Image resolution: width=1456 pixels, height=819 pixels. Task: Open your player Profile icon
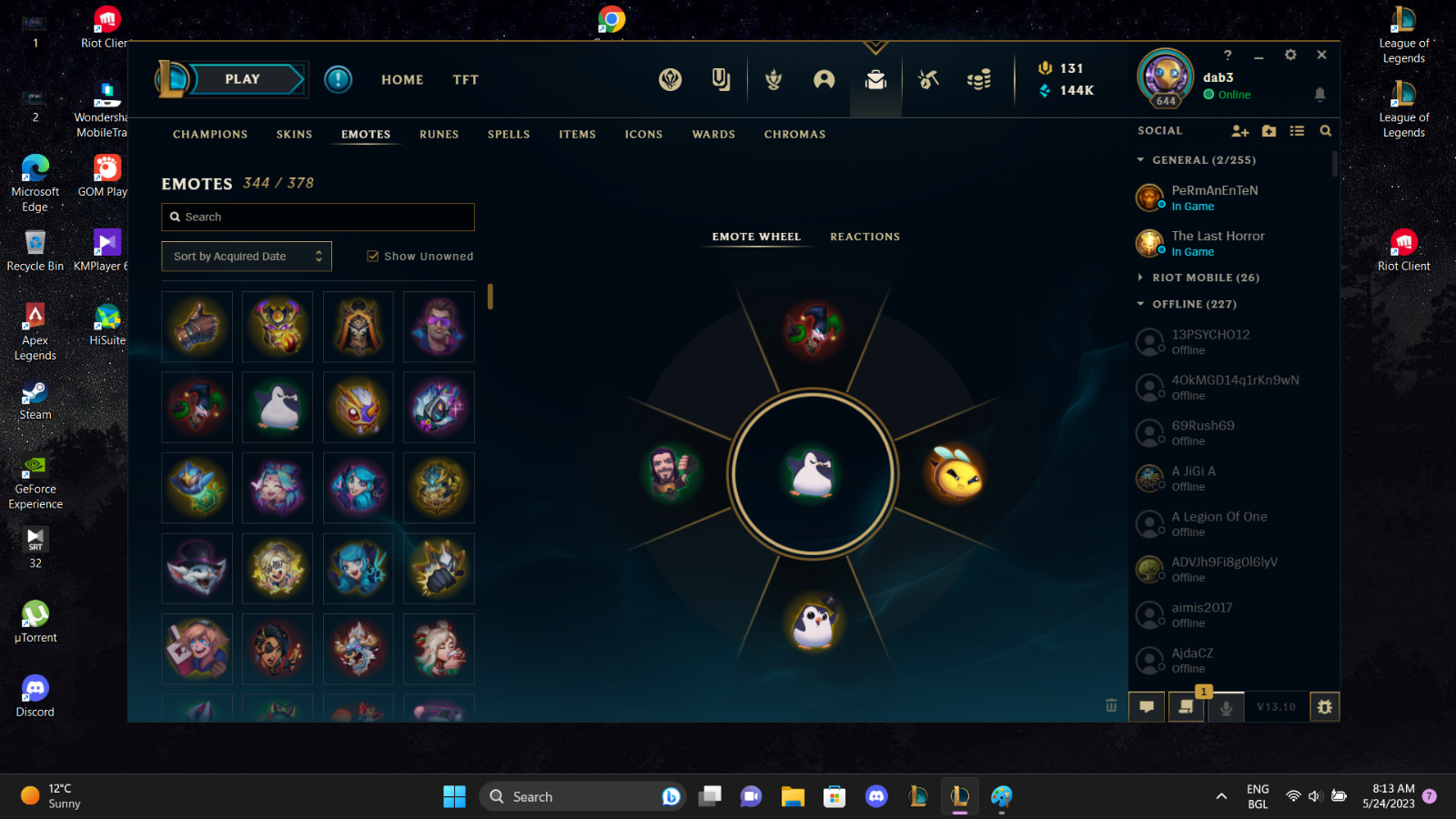coord(824,80)
